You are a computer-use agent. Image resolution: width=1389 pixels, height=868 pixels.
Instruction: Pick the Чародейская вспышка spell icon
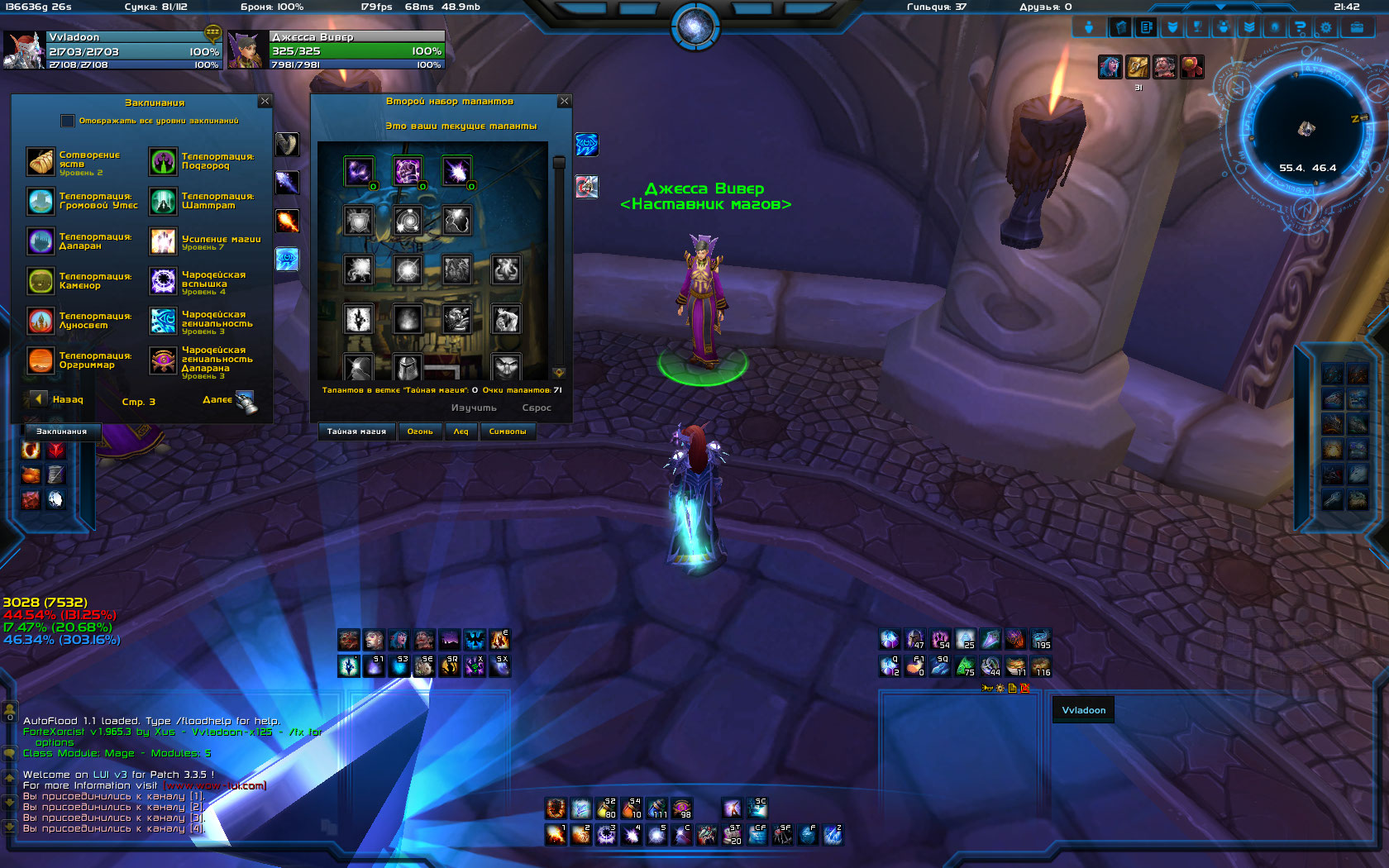[163, 281]
